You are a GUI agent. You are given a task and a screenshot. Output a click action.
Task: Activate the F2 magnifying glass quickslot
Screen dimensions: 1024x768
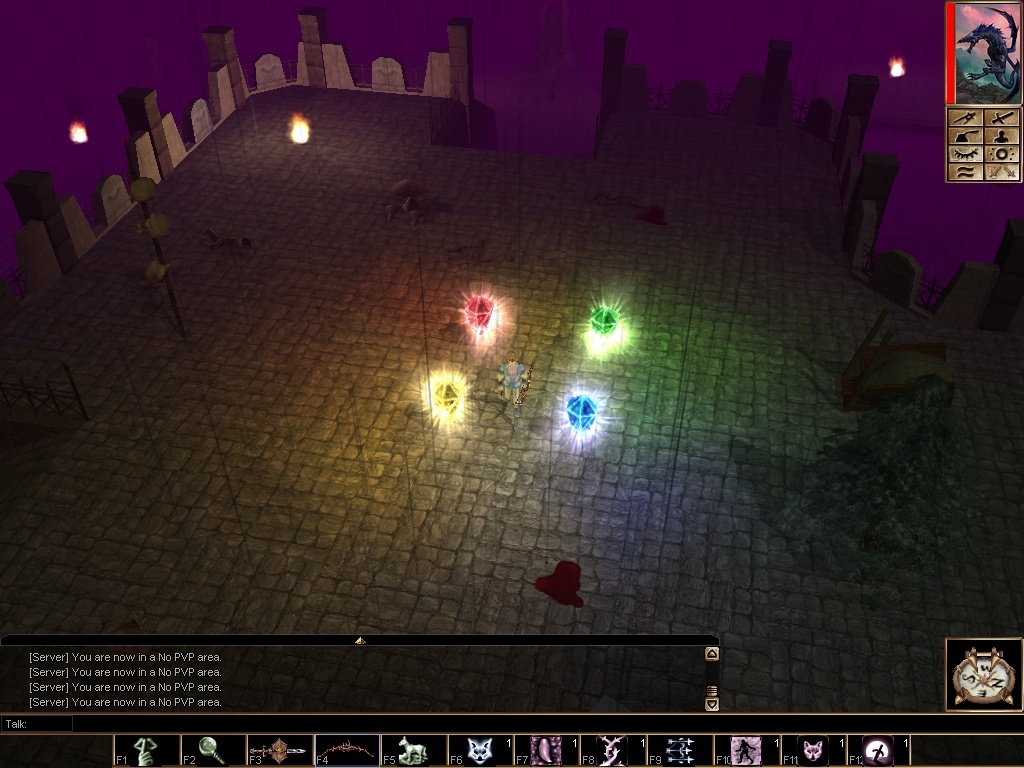click(x=214, y=750)
